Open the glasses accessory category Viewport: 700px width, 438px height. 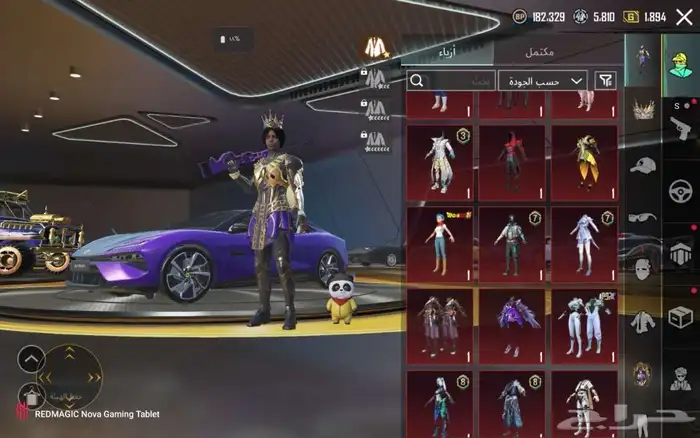(642, 217)
